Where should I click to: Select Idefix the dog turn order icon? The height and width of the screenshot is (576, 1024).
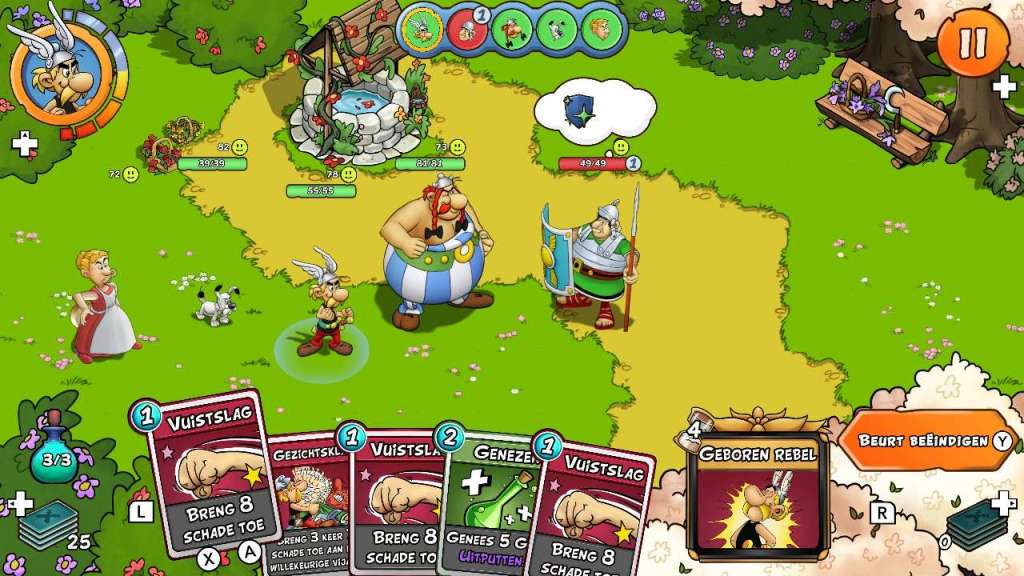556,30
